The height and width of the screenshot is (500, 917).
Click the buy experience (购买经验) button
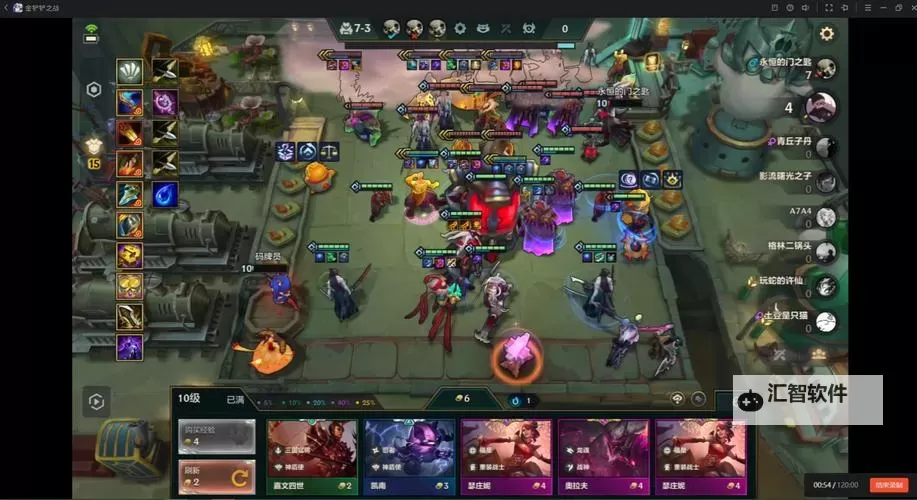coord(216,435)
